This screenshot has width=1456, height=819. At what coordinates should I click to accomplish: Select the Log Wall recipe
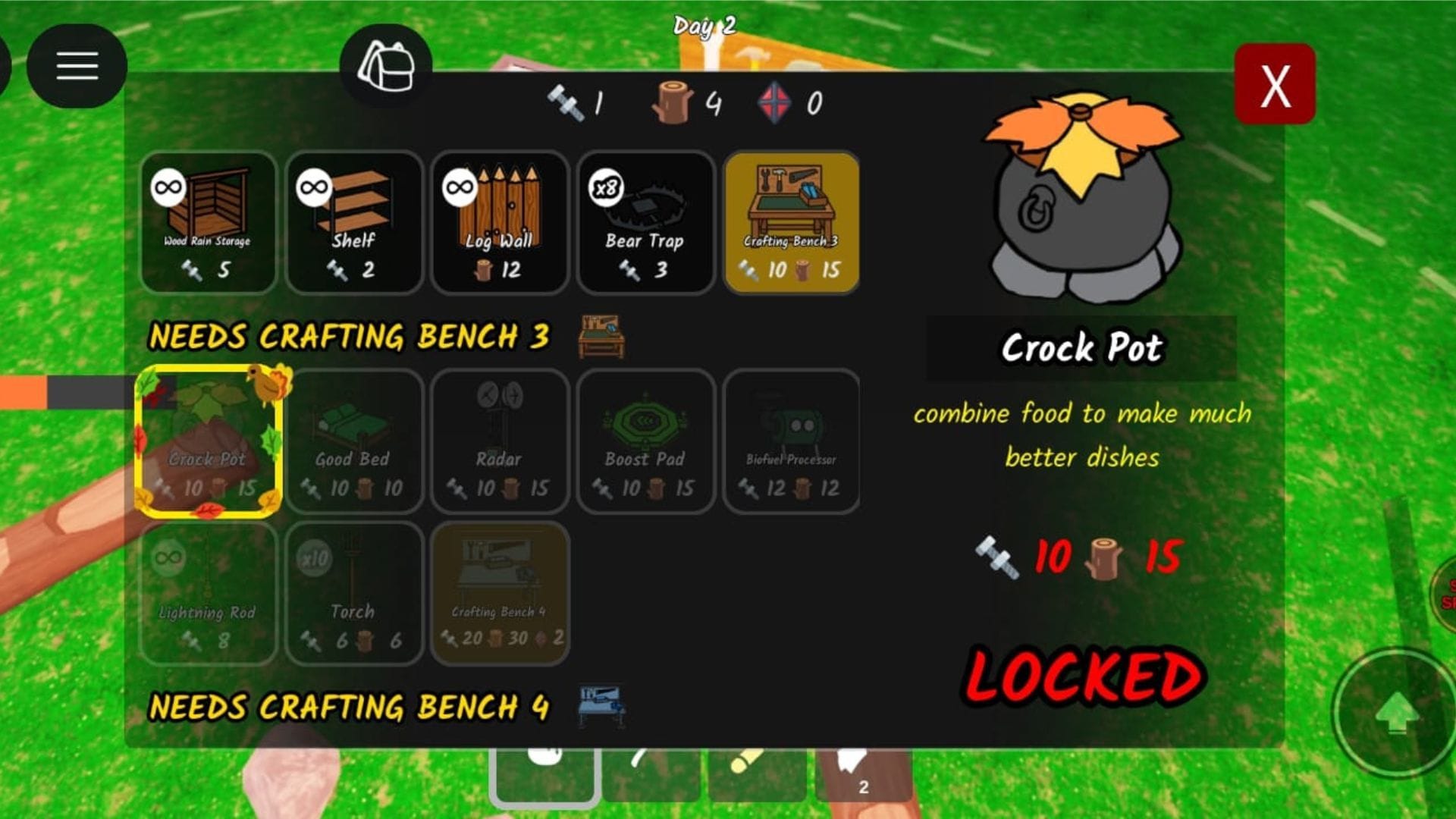[x=499, y=222]
